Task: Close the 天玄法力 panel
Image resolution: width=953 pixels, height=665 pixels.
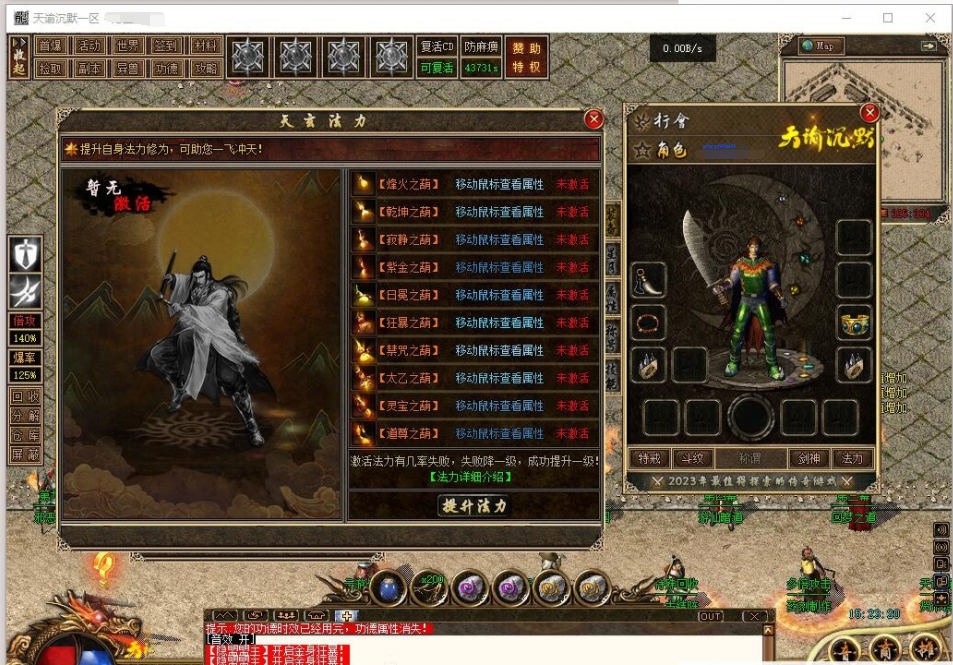Action: point(594,120)
